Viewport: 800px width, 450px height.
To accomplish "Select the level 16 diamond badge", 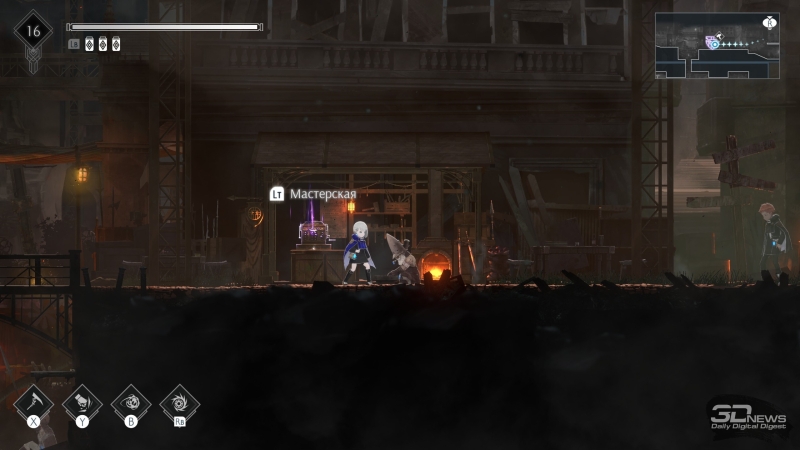I will tap(33, 31).
